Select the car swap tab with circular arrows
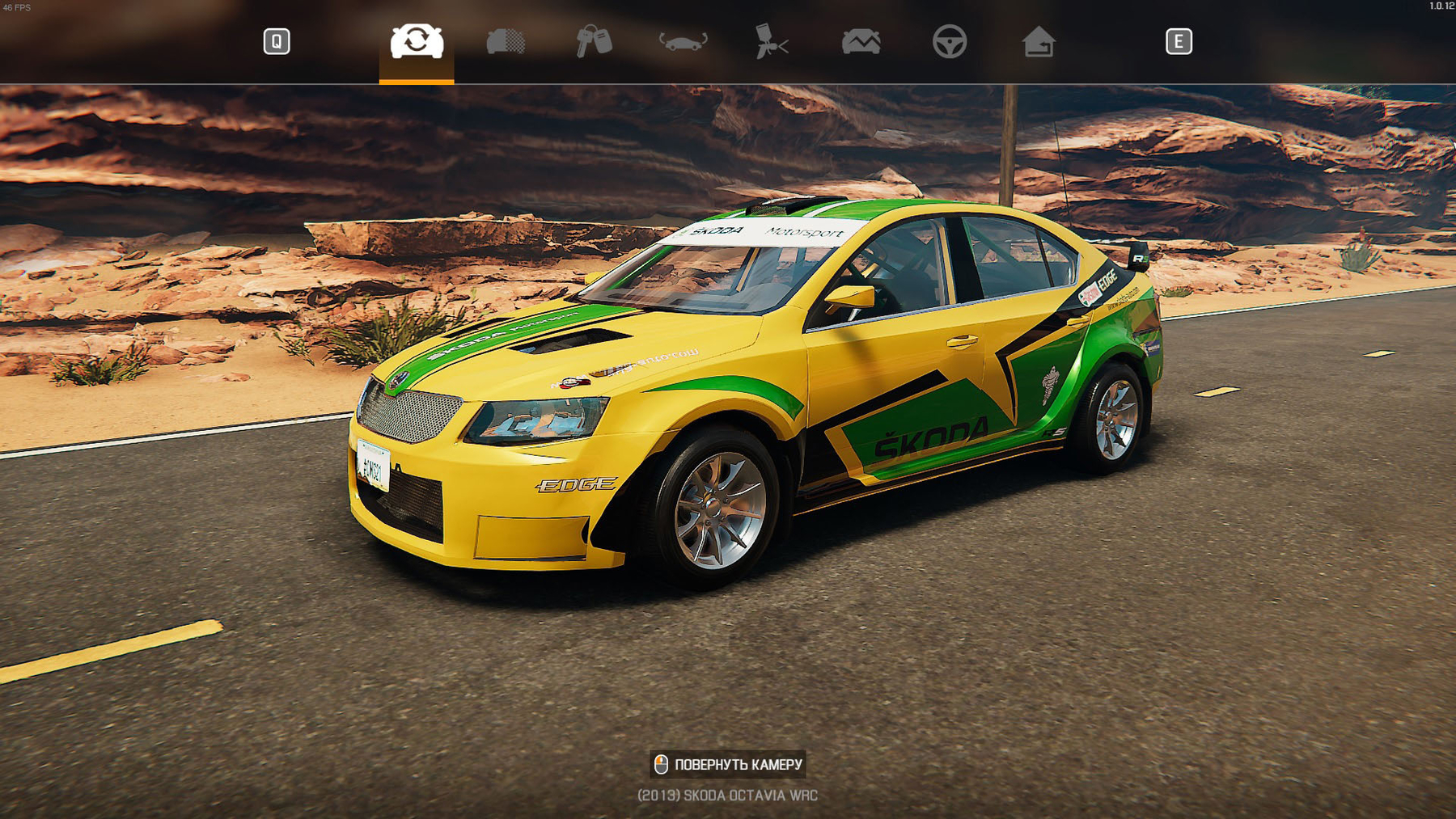Image resolution: width=1456 pixels, height=819 pixels. tap(417, 41)
